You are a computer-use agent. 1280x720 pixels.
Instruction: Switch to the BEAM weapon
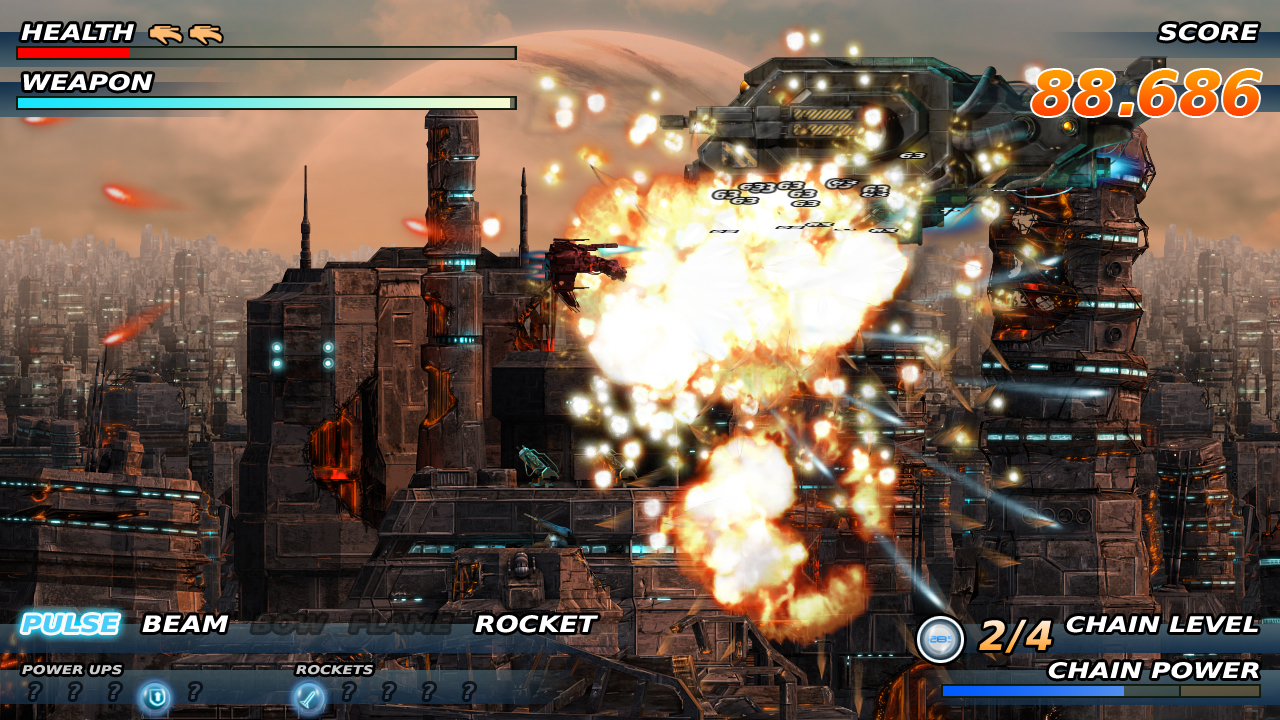coord(185,625)
